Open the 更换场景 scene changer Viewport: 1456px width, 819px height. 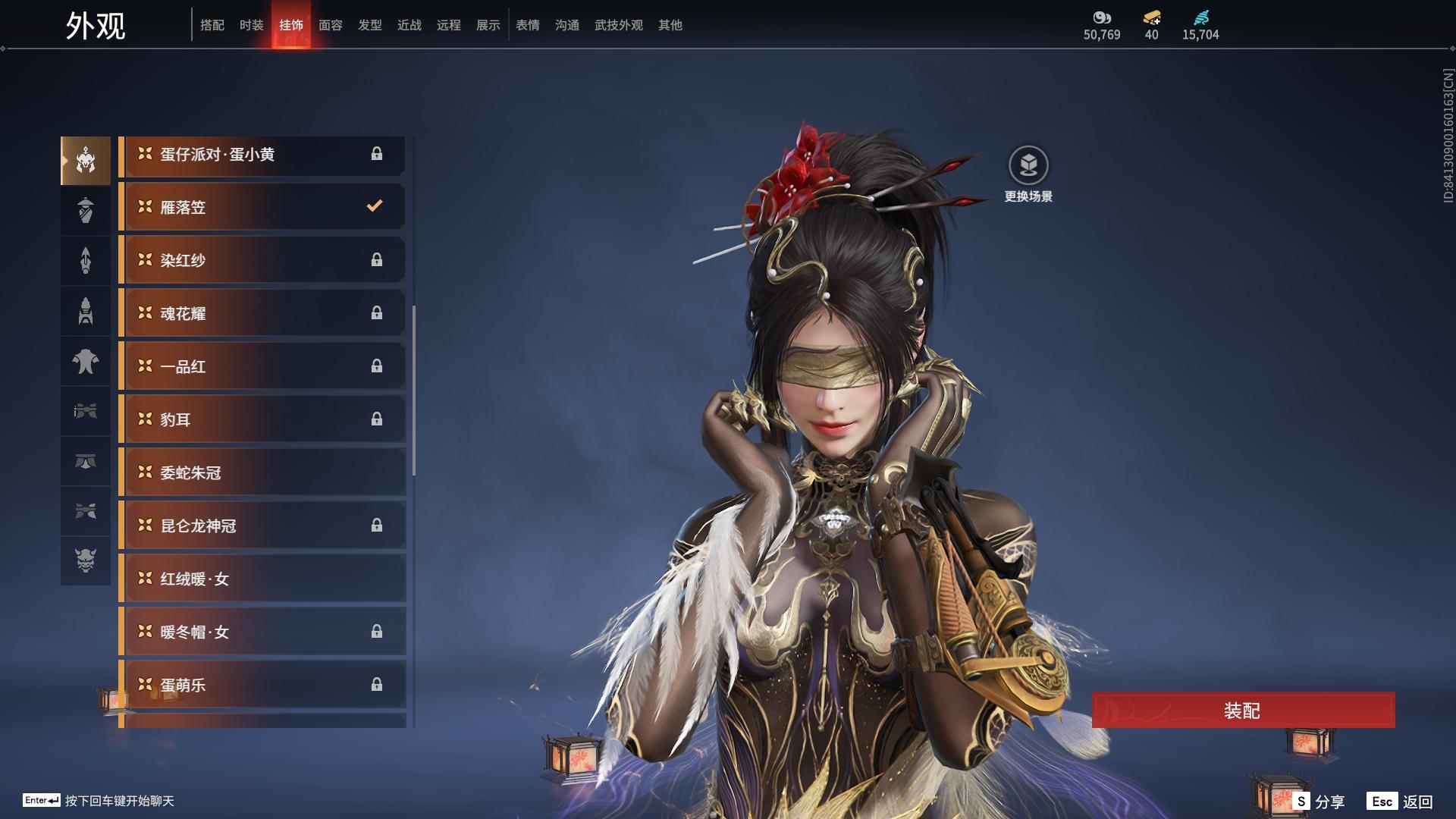pyautogui.click(x=1028, y=165)
